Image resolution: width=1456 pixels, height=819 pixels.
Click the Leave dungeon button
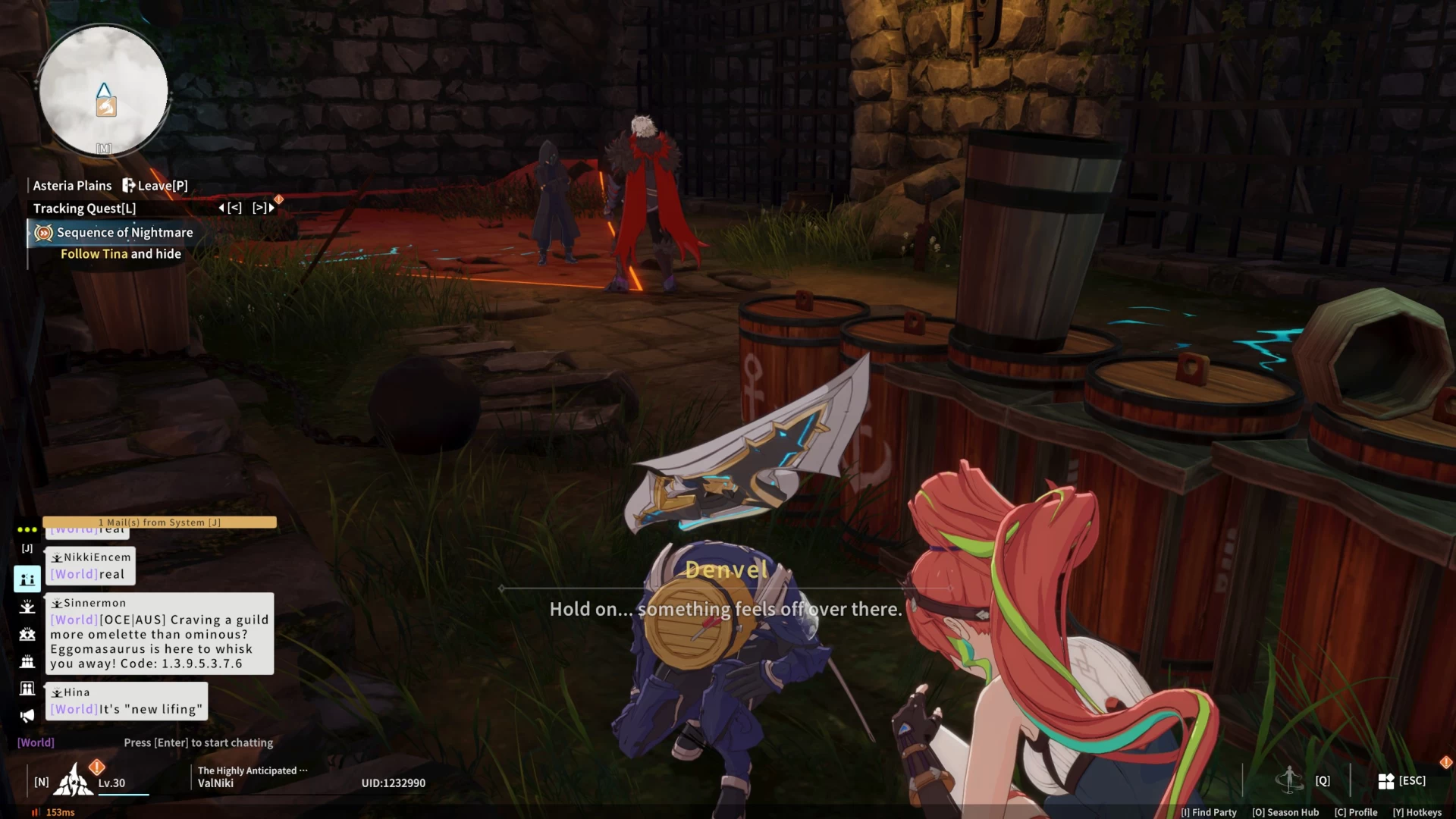coord(155,186)
